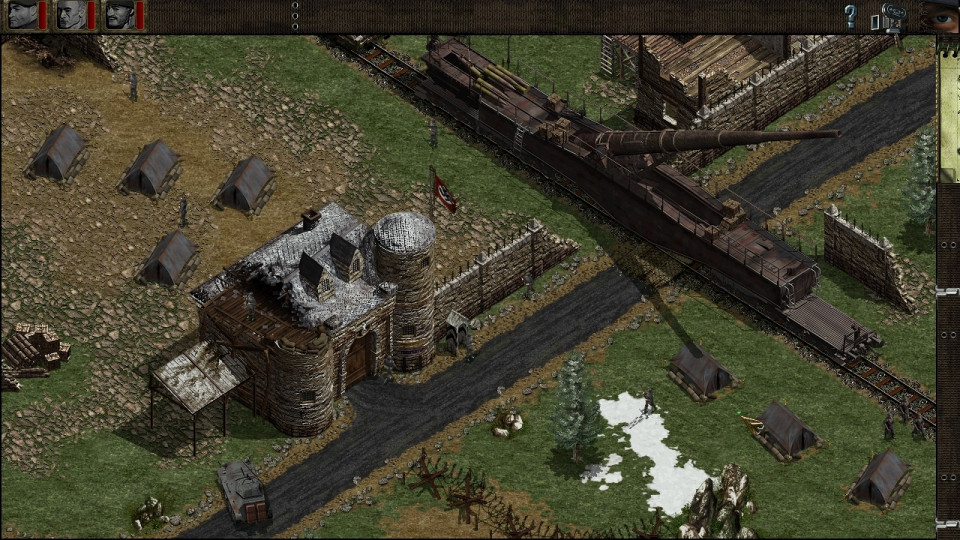The width and height of the screenshot is (960, 540).
Task: Open the split-screen window icon
Action: (875, 20)
